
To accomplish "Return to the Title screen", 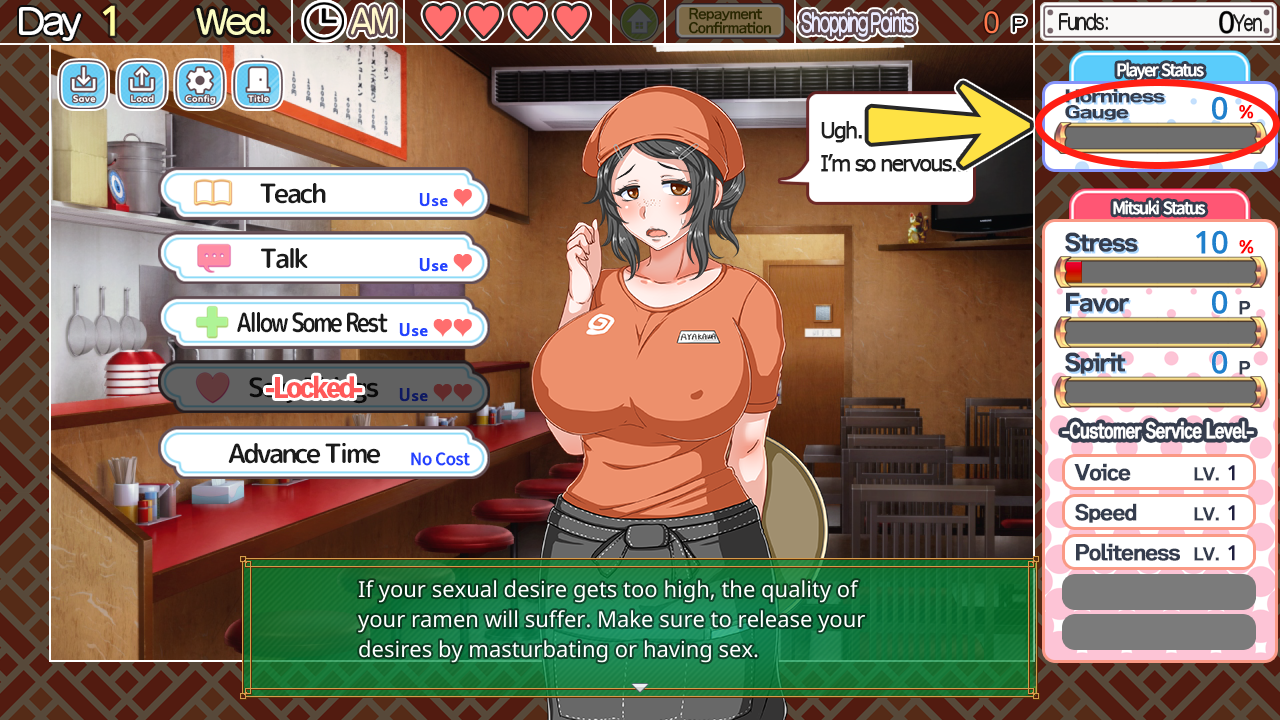I will (x=258, y=85).
